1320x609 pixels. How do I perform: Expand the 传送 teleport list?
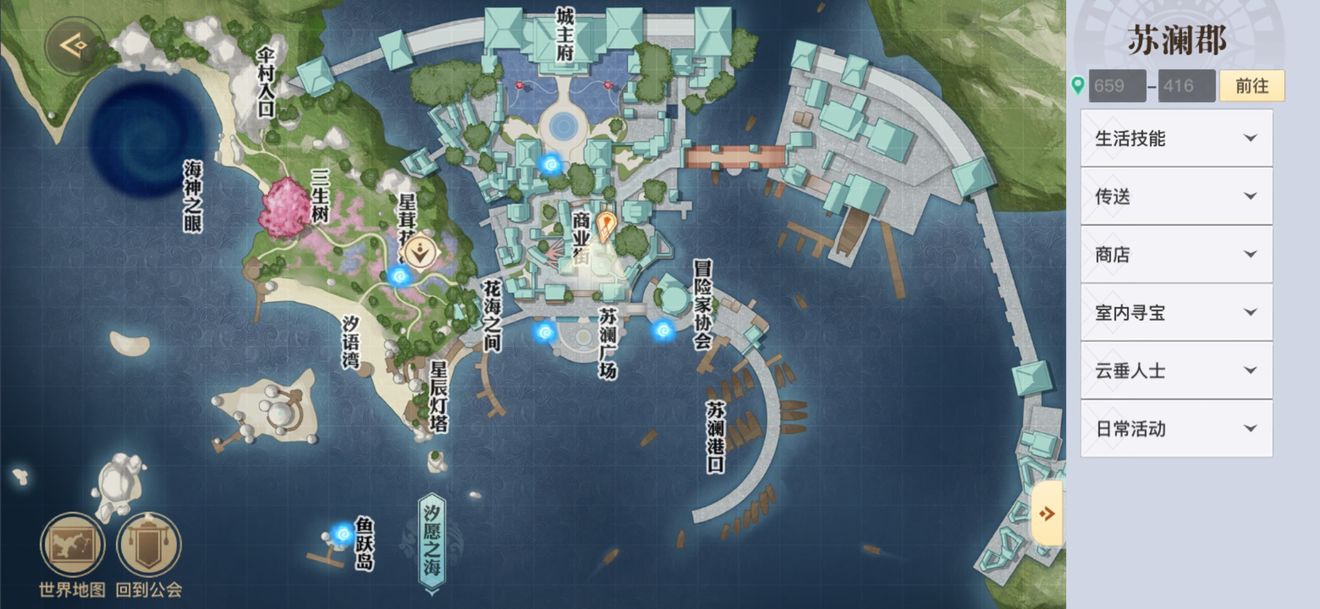(x=1176, y=197)
